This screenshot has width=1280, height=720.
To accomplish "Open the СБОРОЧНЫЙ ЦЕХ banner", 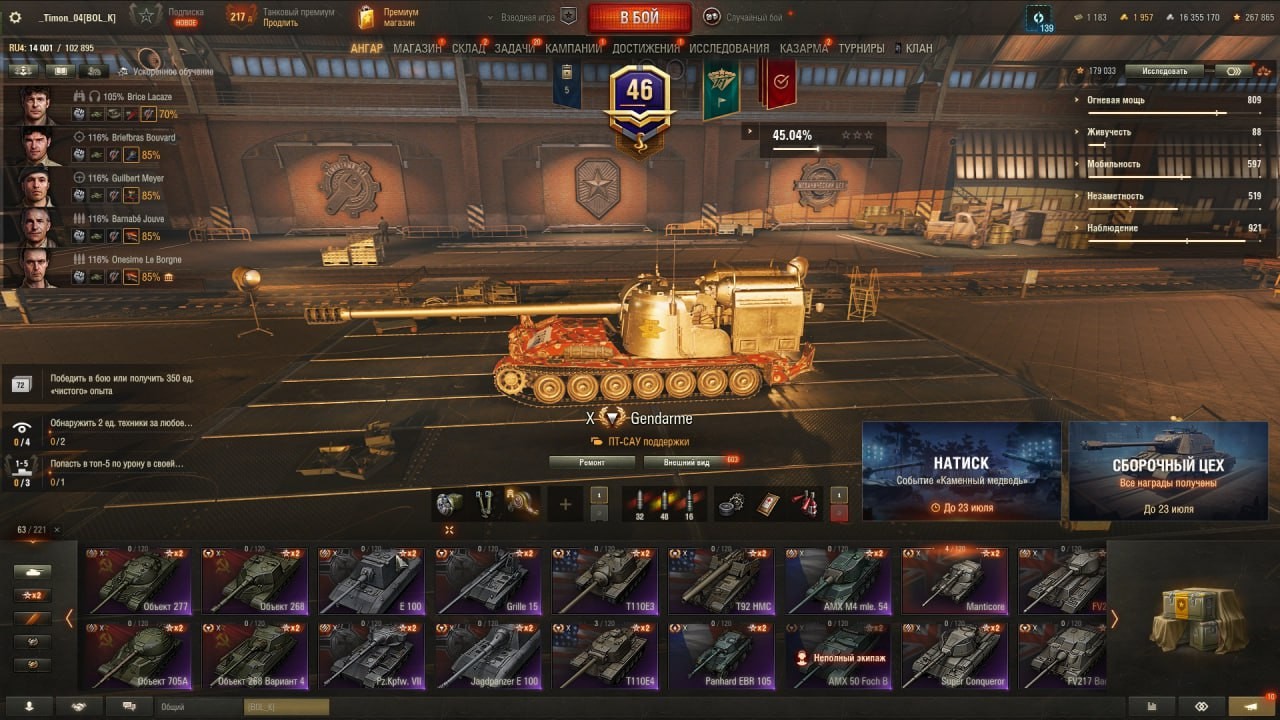I will point(1169,471).
